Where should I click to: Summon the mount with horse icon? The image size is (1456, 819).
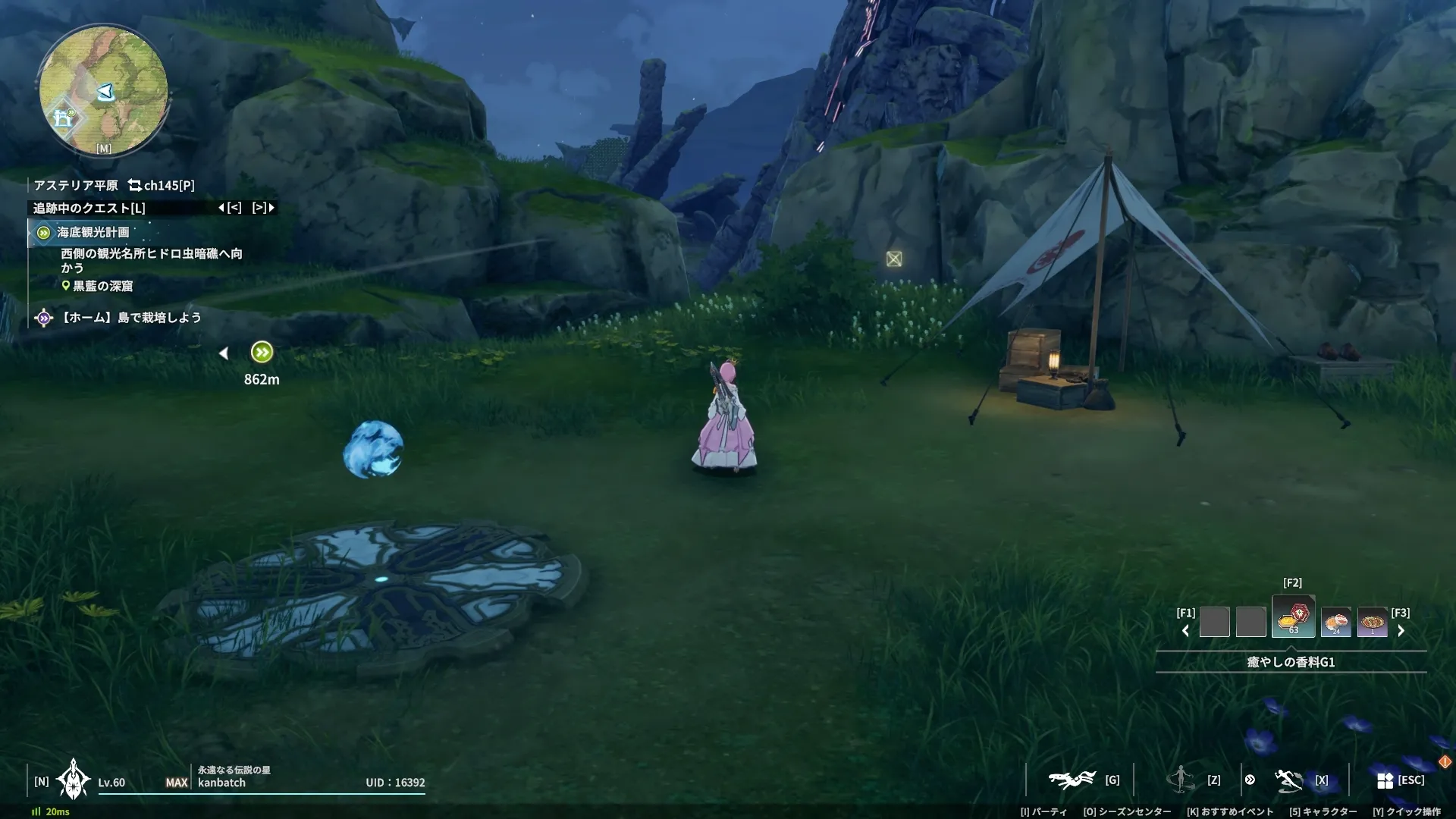click(x=1071, y=780)
